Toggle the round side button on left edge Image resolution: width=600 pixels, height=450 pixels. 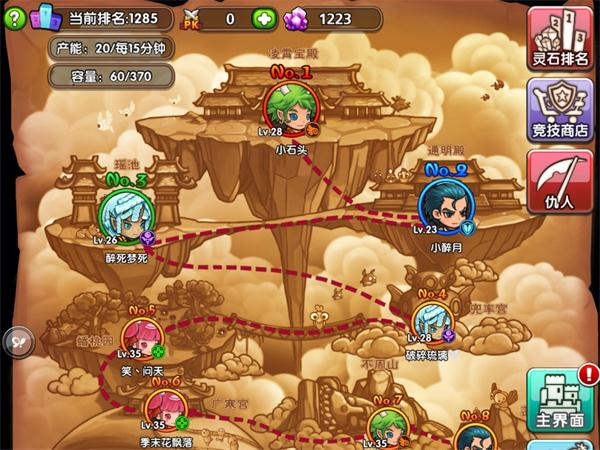point(14,338)
